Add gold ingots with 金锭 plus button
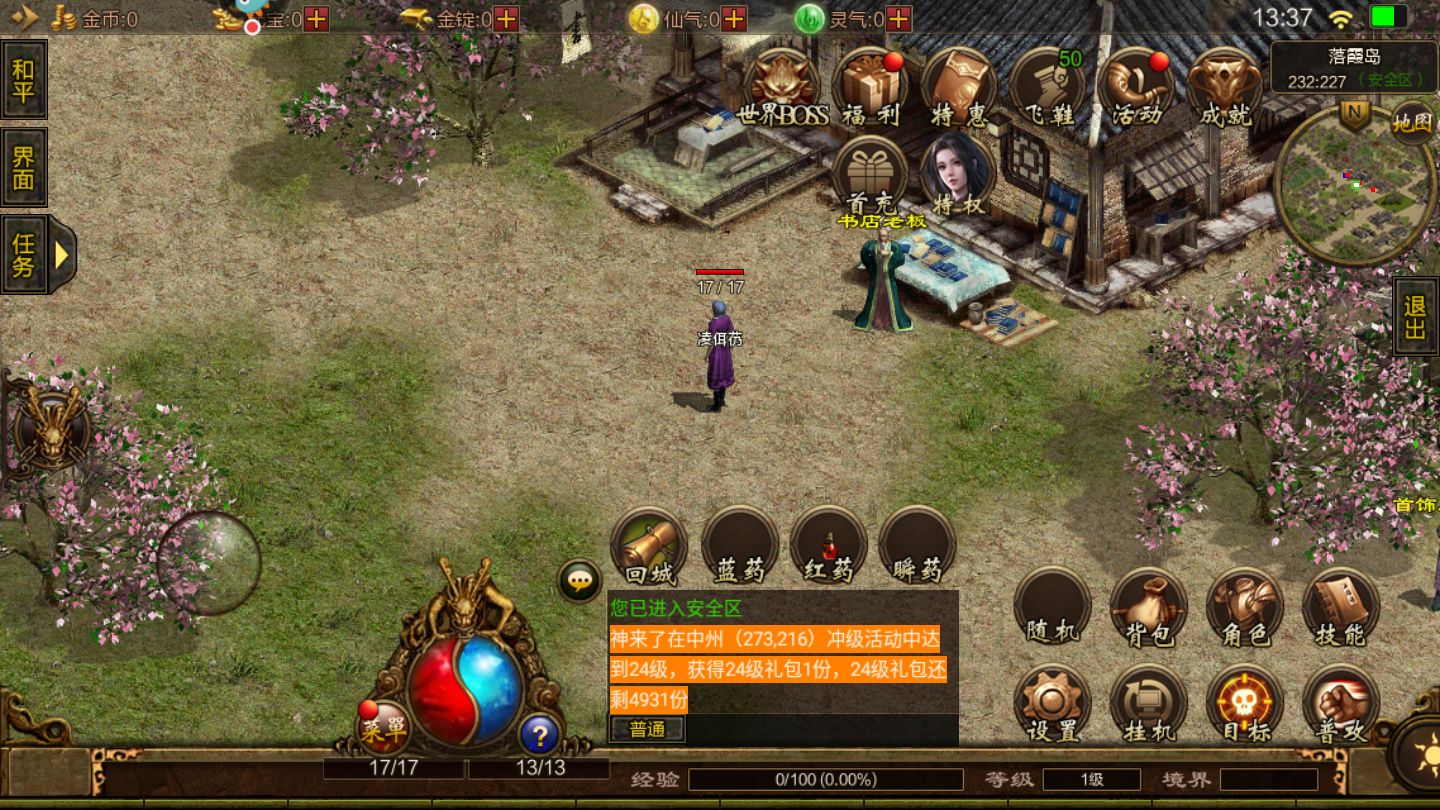The image size is (1440, 810). coord(507,19)
